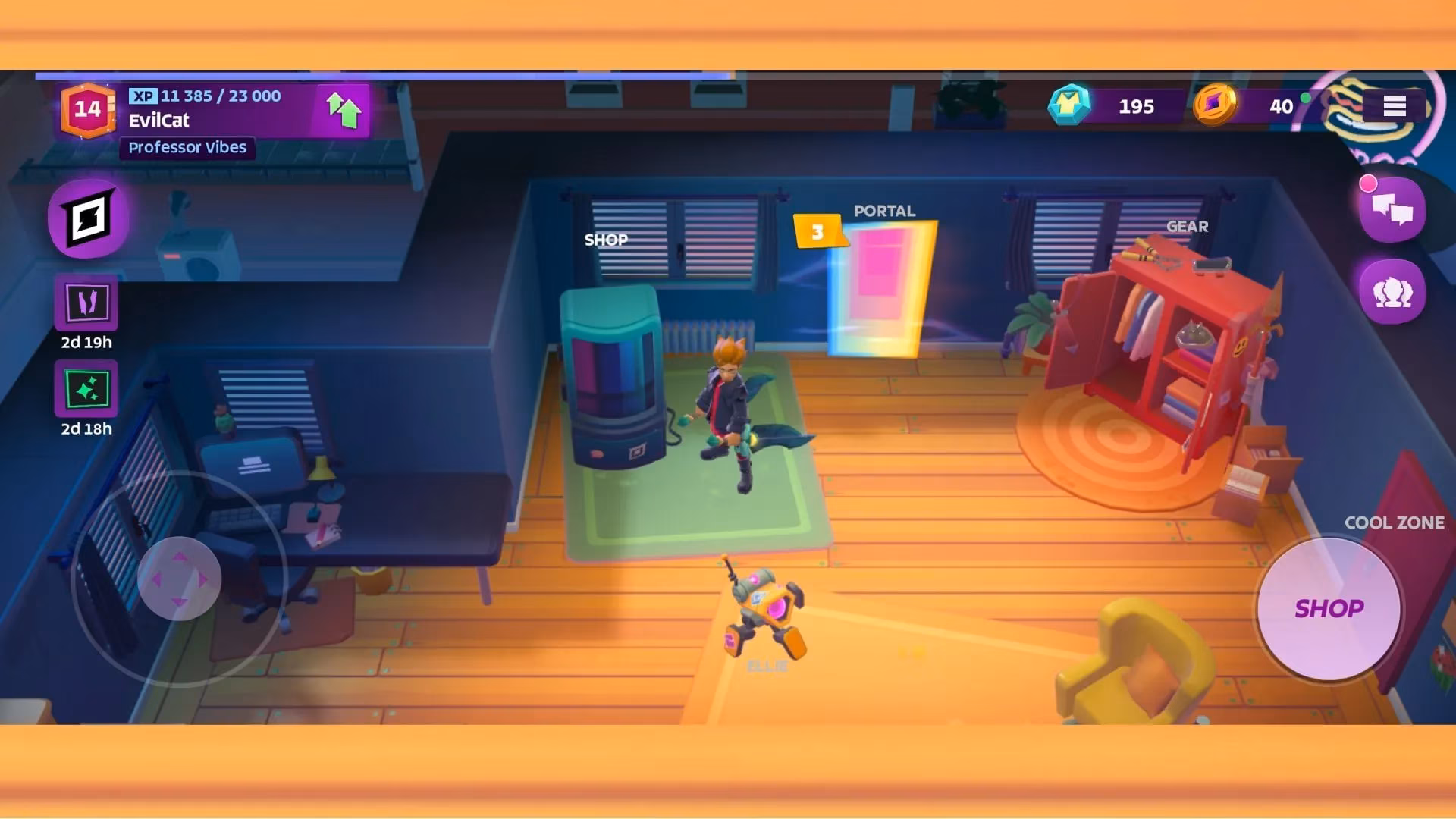Tap the COOL ZONE door label

1395,522
